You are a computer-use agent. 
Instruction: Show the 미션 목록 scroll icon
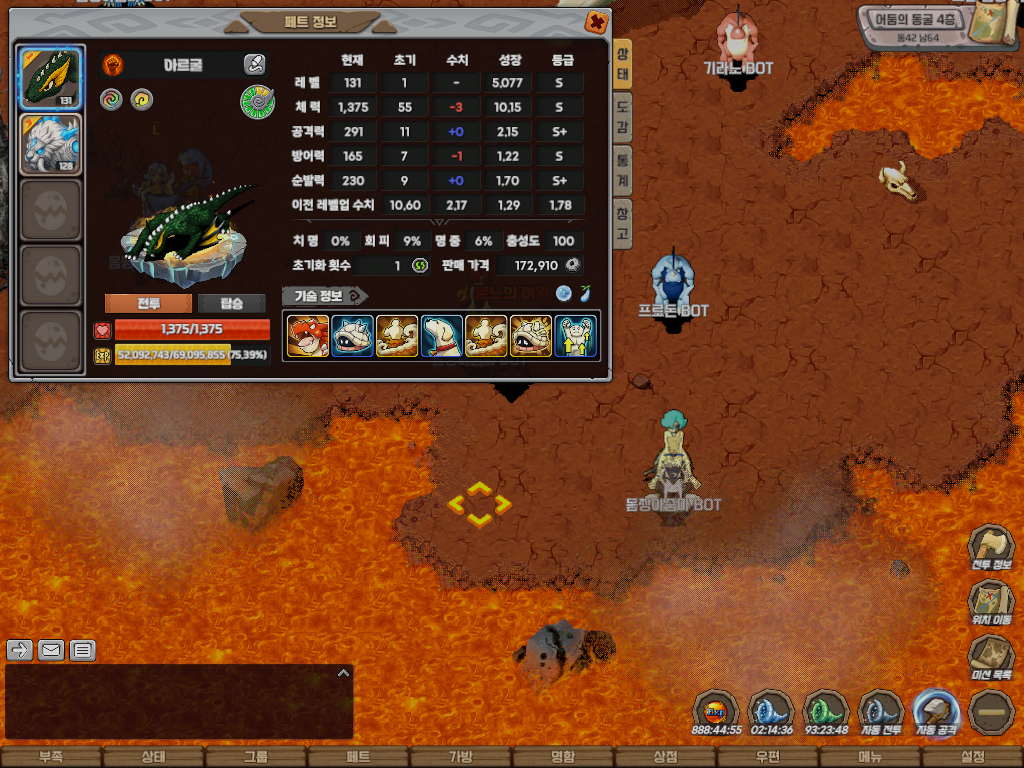[x=990, y=658]
